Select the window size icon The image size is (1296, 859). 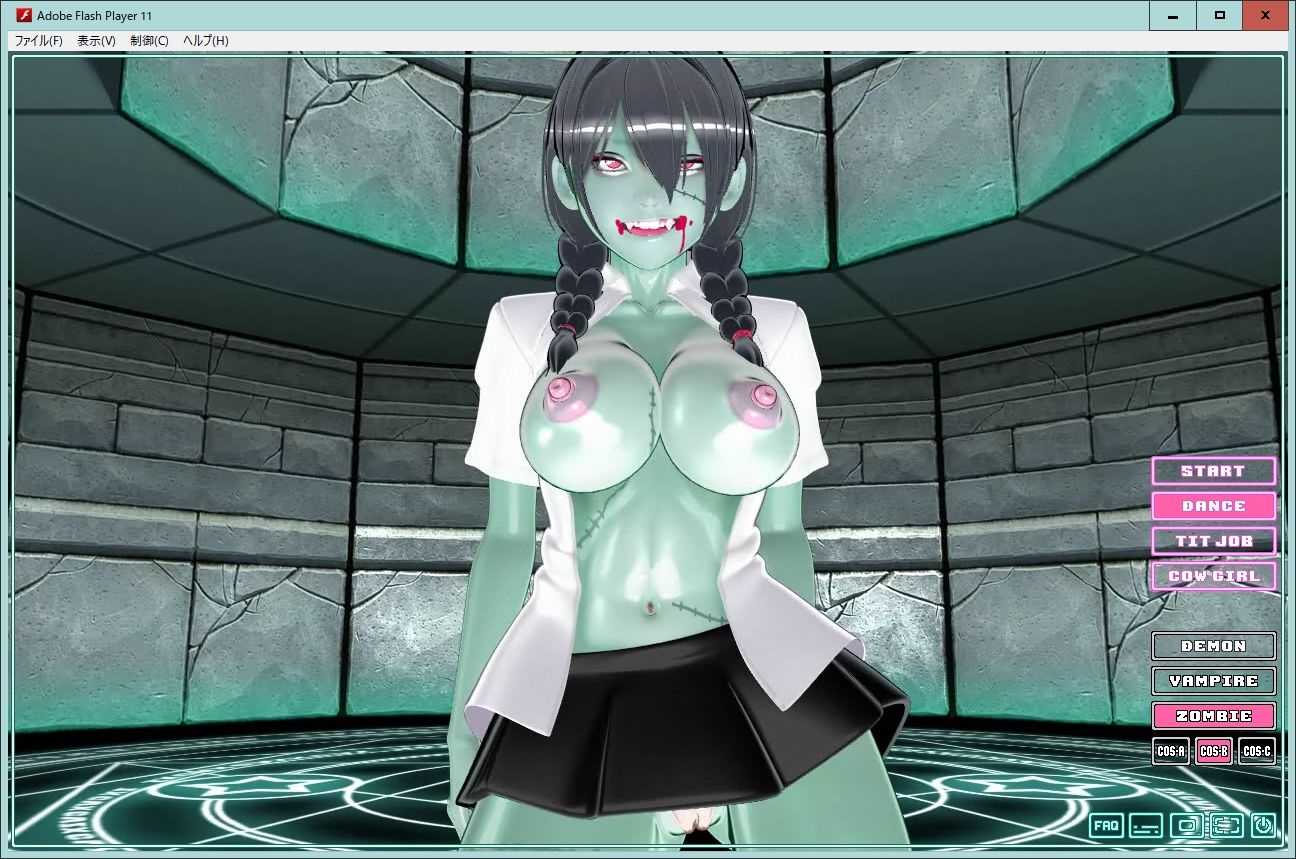1185,826
